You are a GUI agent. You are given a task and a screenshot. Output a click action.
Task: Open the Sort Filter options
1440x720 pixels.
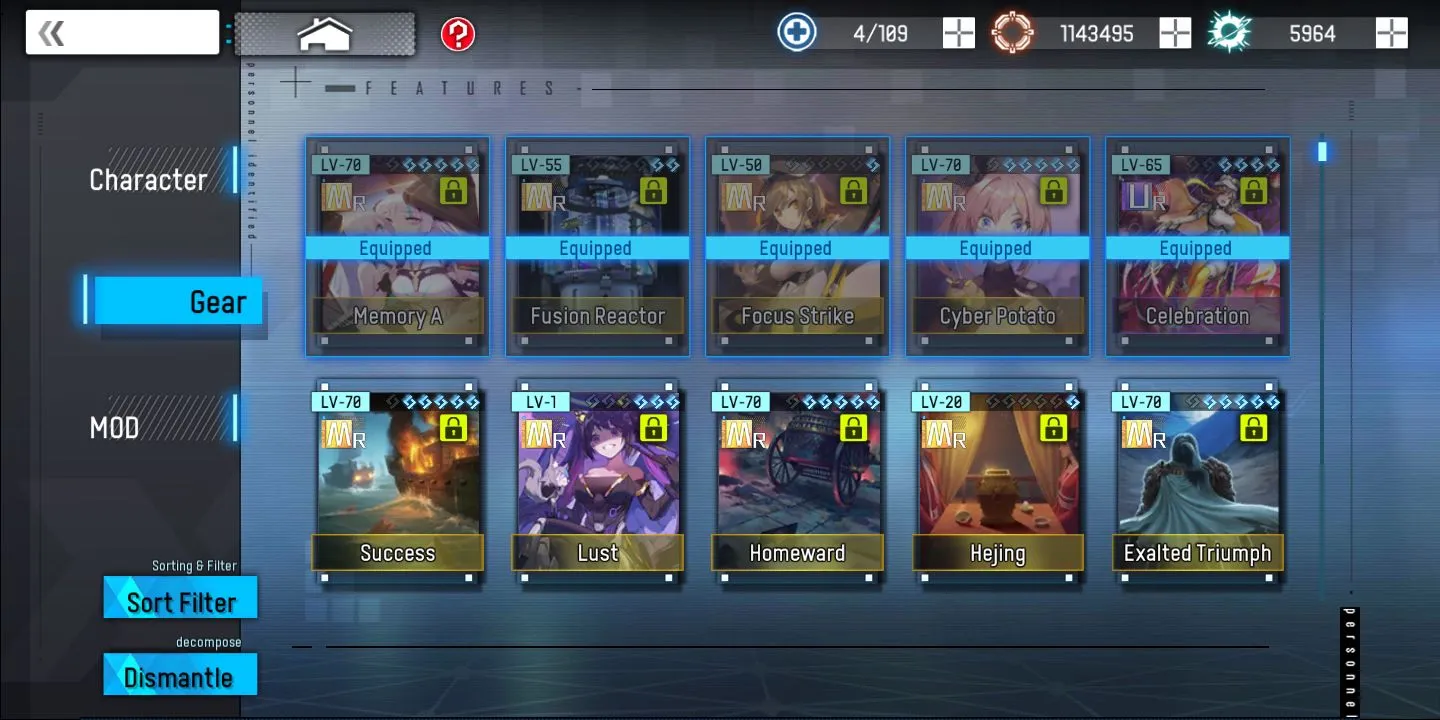point(181,602)
